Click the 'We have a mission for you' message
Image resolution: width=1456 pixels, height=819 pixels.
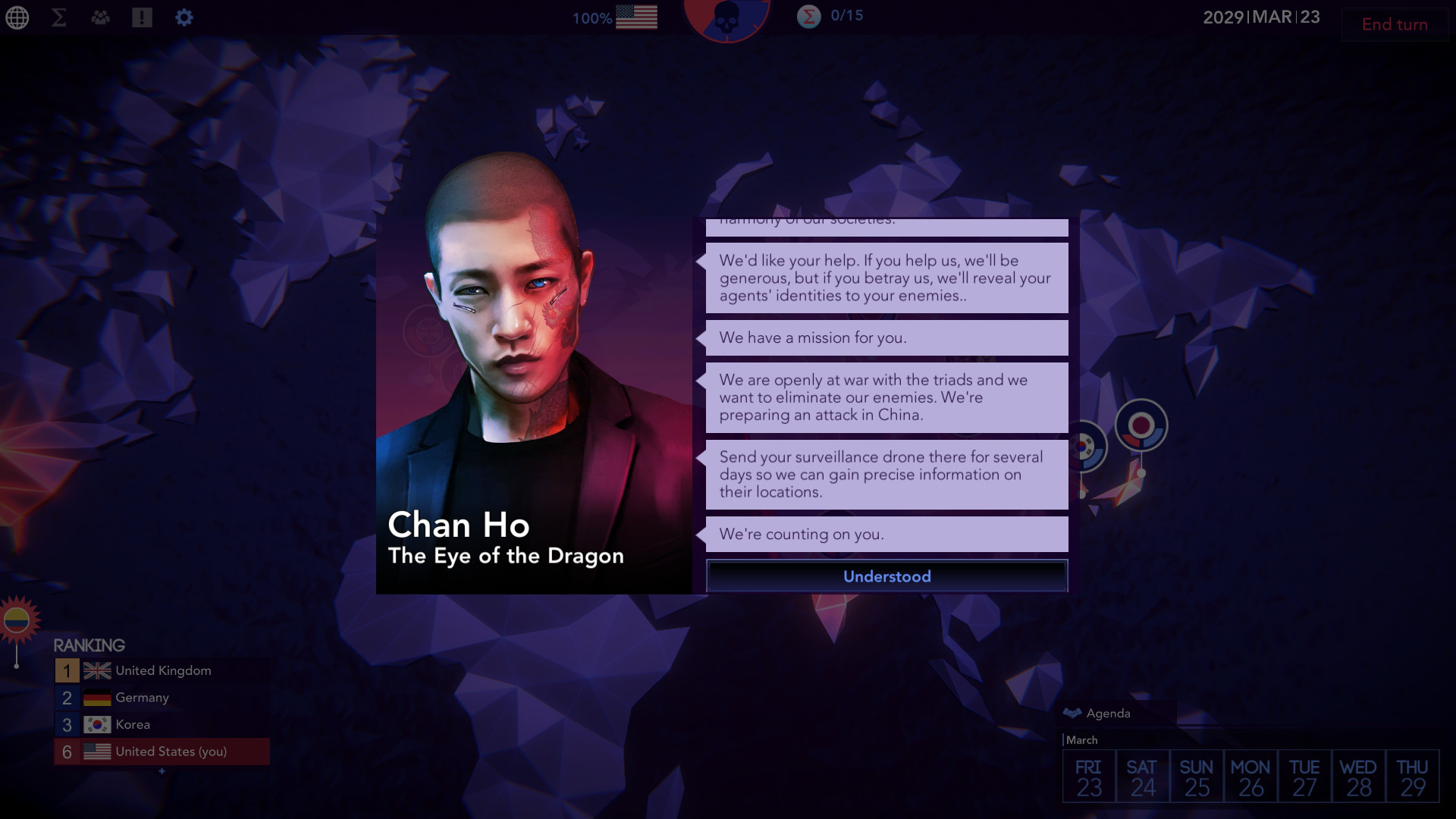click(886, 337)
